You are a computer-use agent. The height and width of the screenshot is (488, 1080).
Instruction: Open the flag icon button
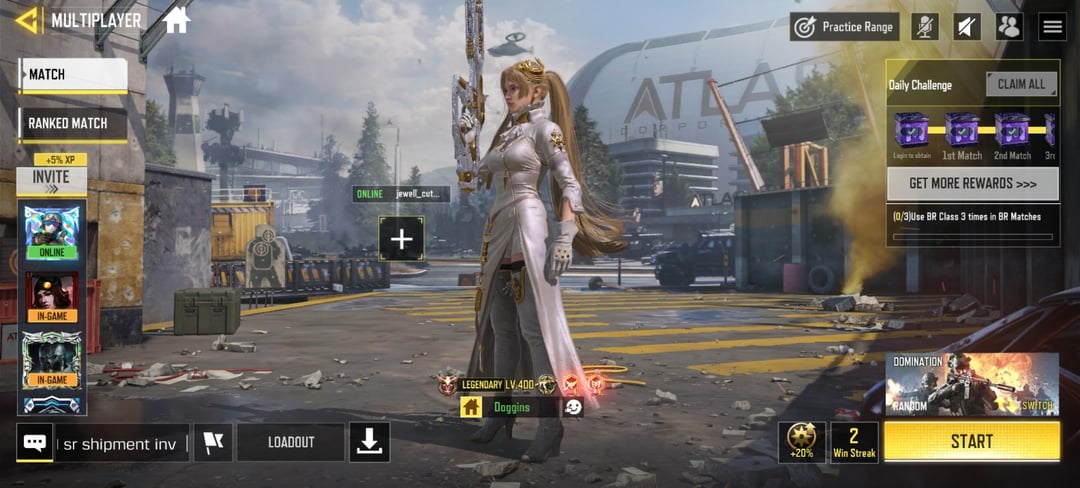(212, 443)
